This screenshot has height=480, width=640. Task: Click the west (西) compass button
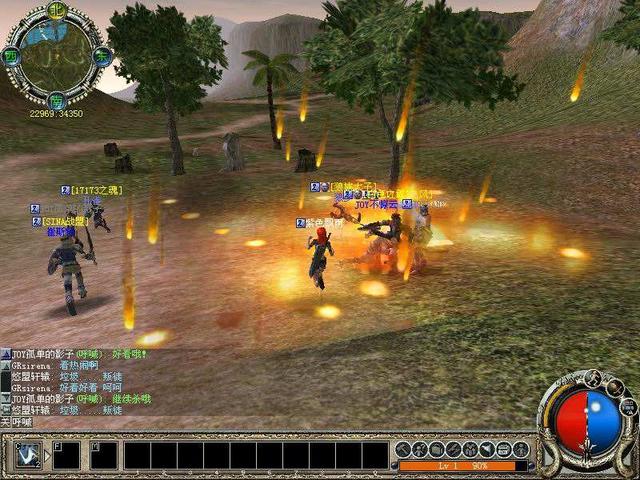[12, 55]
